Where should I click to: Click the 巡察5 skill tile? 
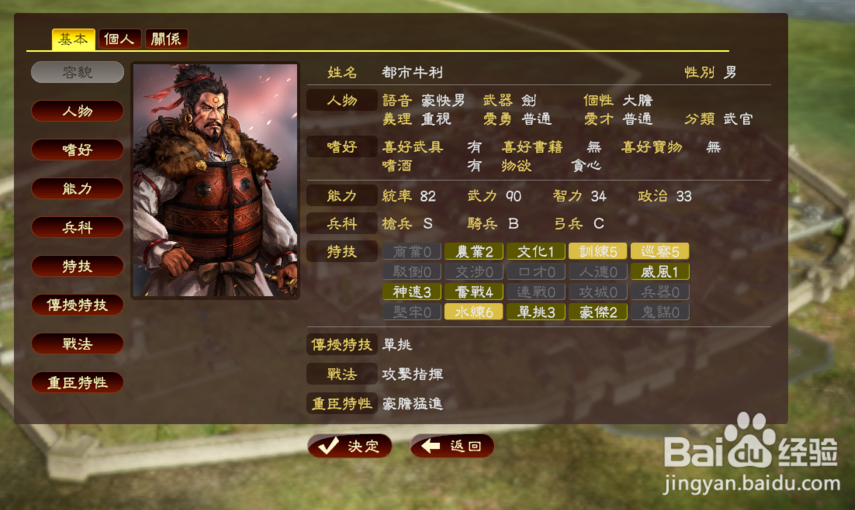[659, 251]
